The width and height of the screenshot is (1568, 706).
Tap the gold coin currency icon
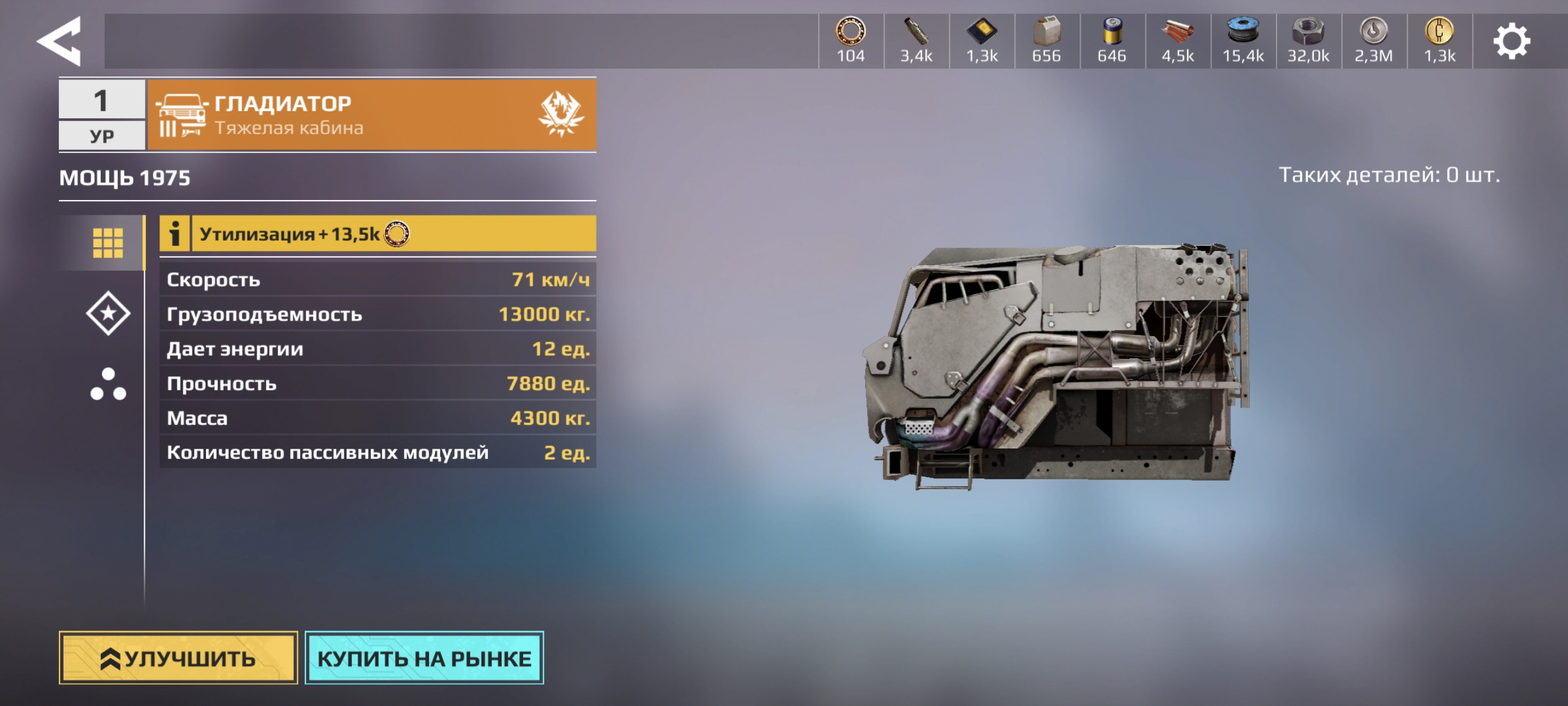1439,32
